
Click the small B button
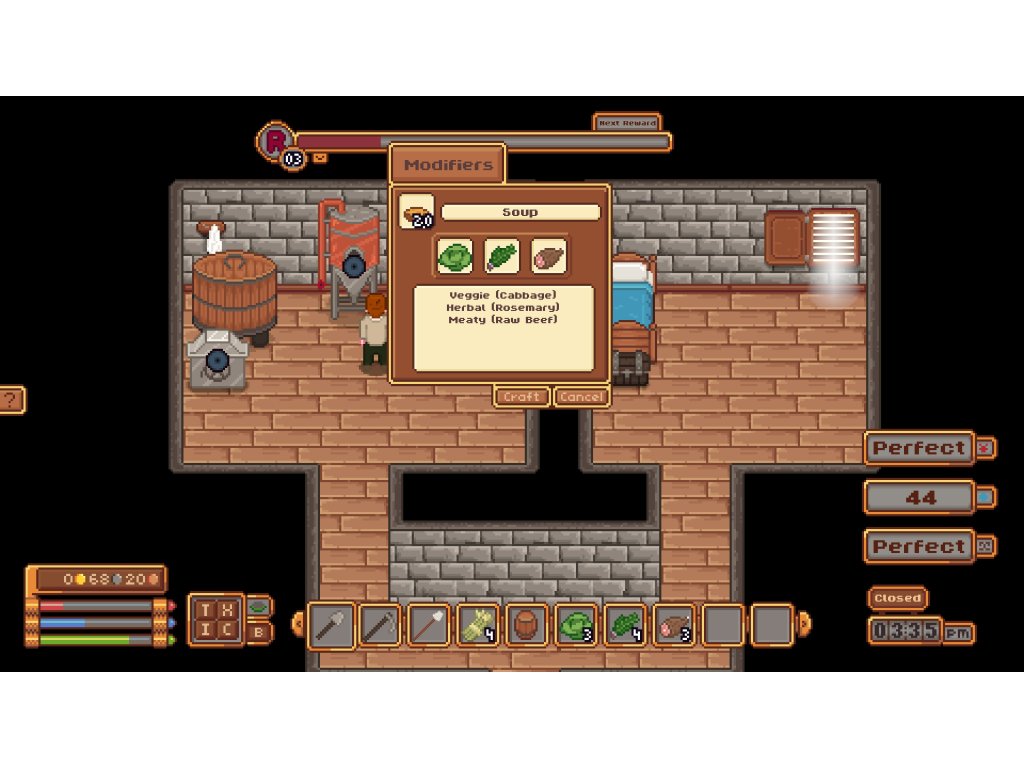click(258, 631)
